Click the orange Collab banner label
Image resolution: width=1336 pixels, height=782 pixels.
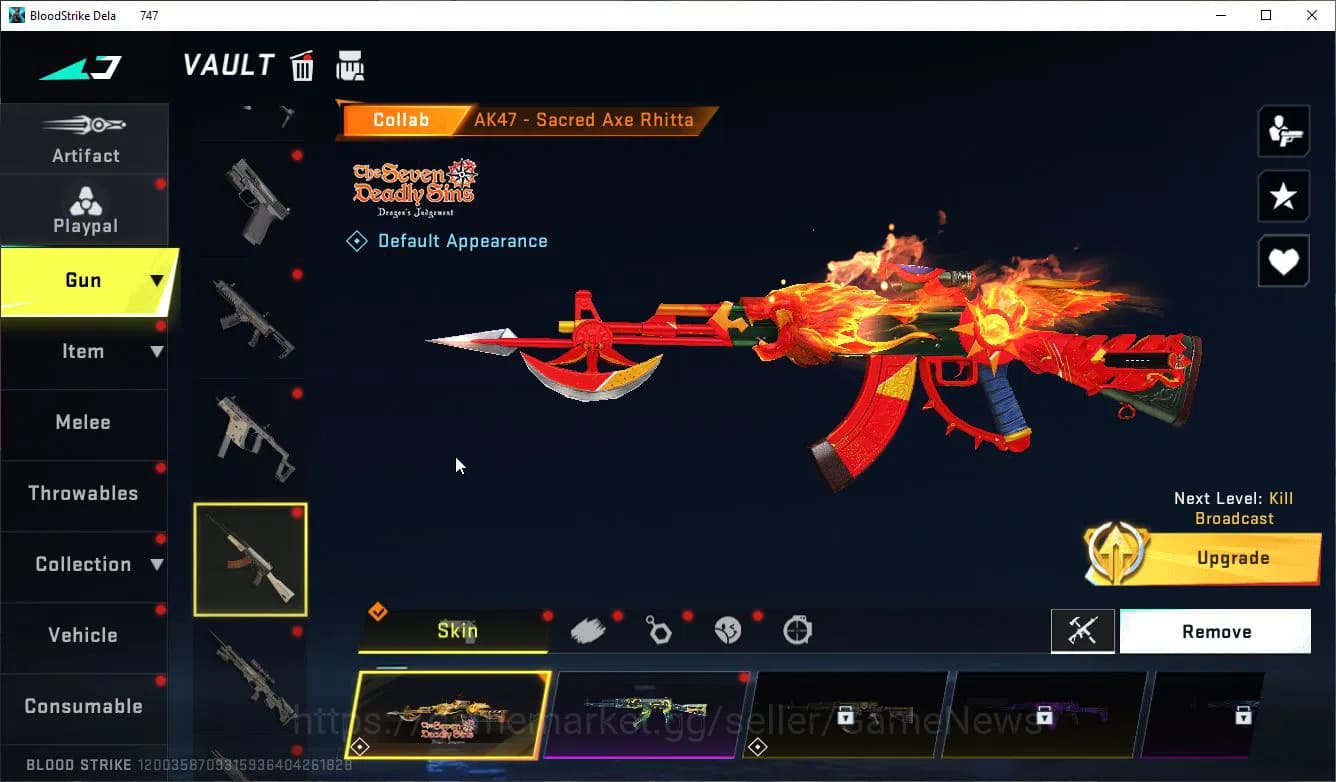coord(403,119)
